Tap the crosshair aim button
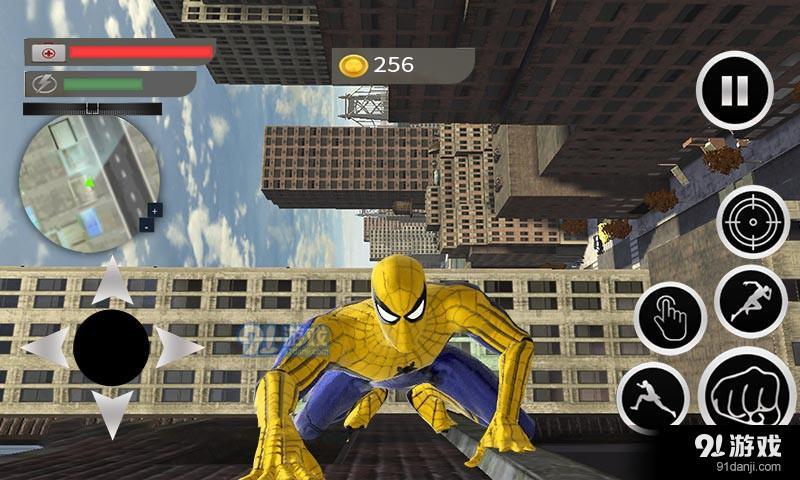Image resolution: width=800 pixels, height=480 pixels. 753,223
